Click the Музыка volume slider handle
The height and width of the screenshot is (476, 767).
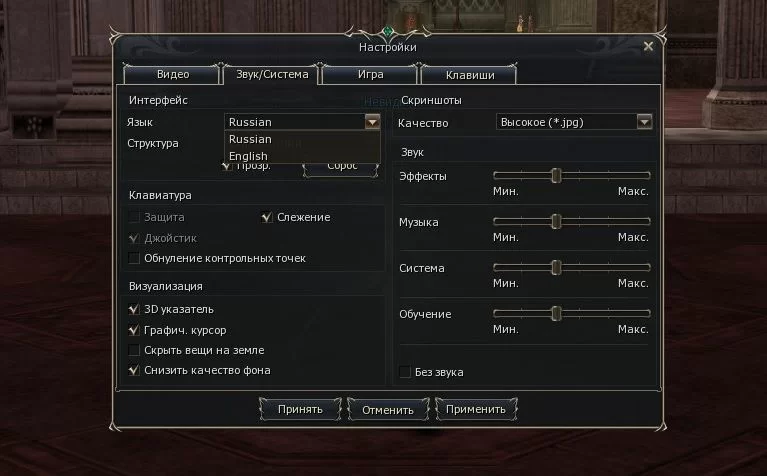[556, 222]
